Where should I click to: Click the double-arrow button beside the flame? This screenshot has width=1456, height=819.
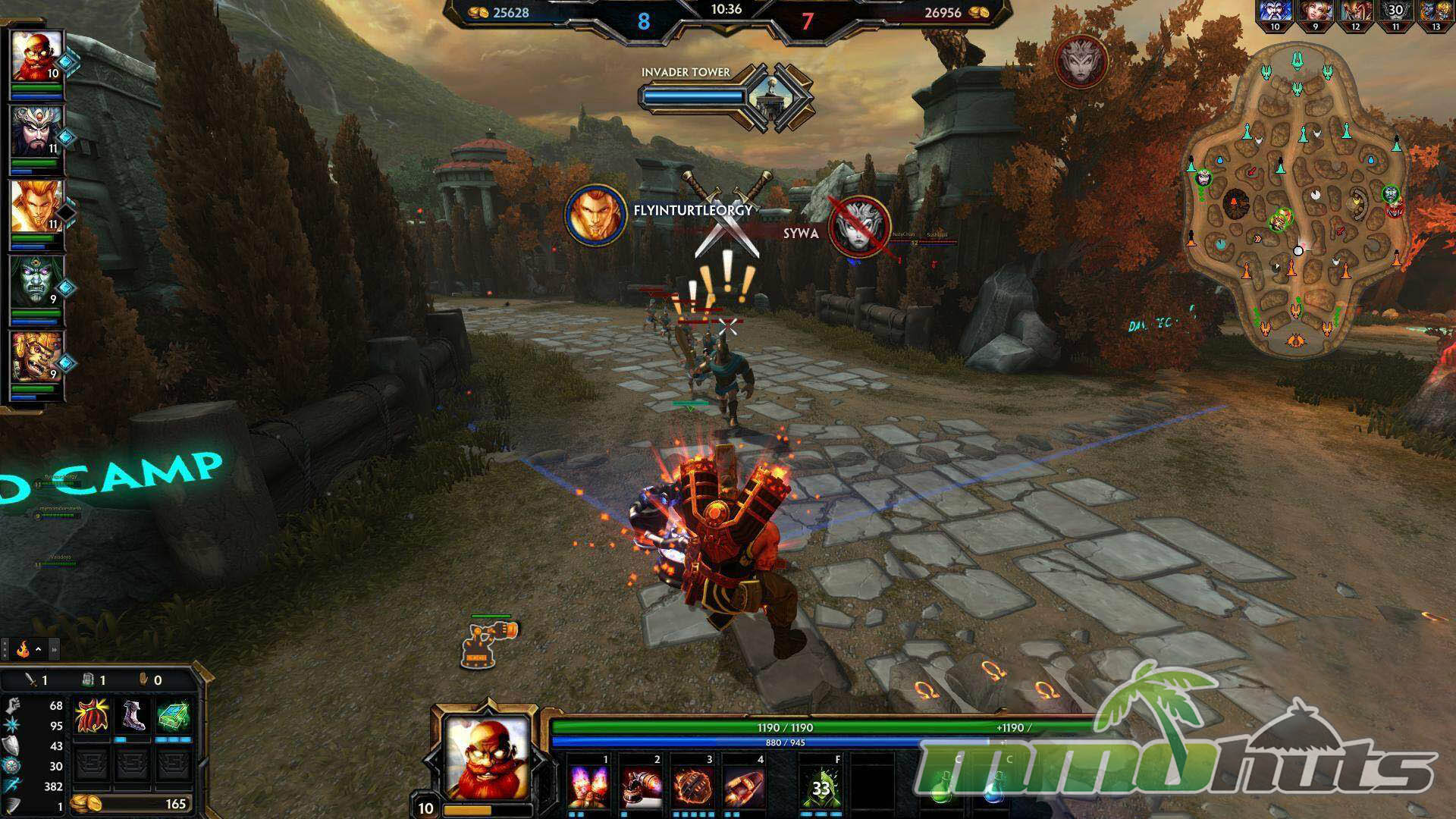click(x=54, y=649)
